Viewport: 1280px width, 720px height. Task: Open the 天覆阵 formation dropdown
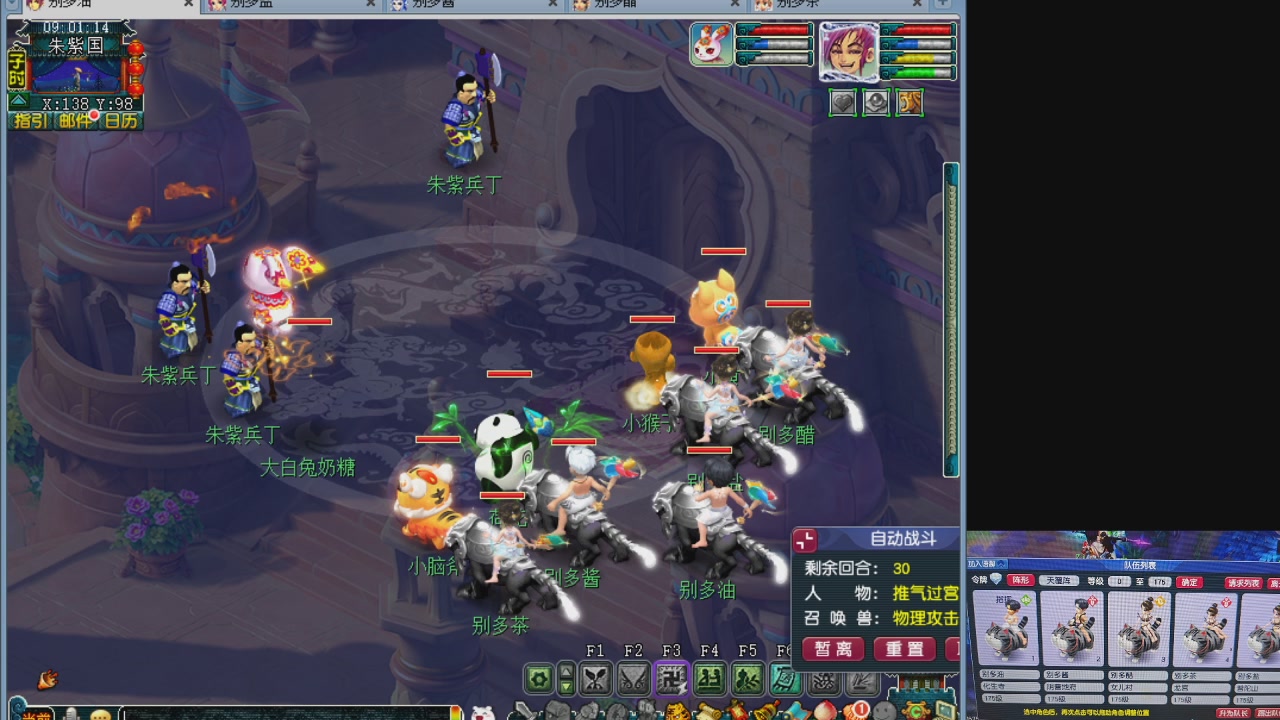[1059, 580]
